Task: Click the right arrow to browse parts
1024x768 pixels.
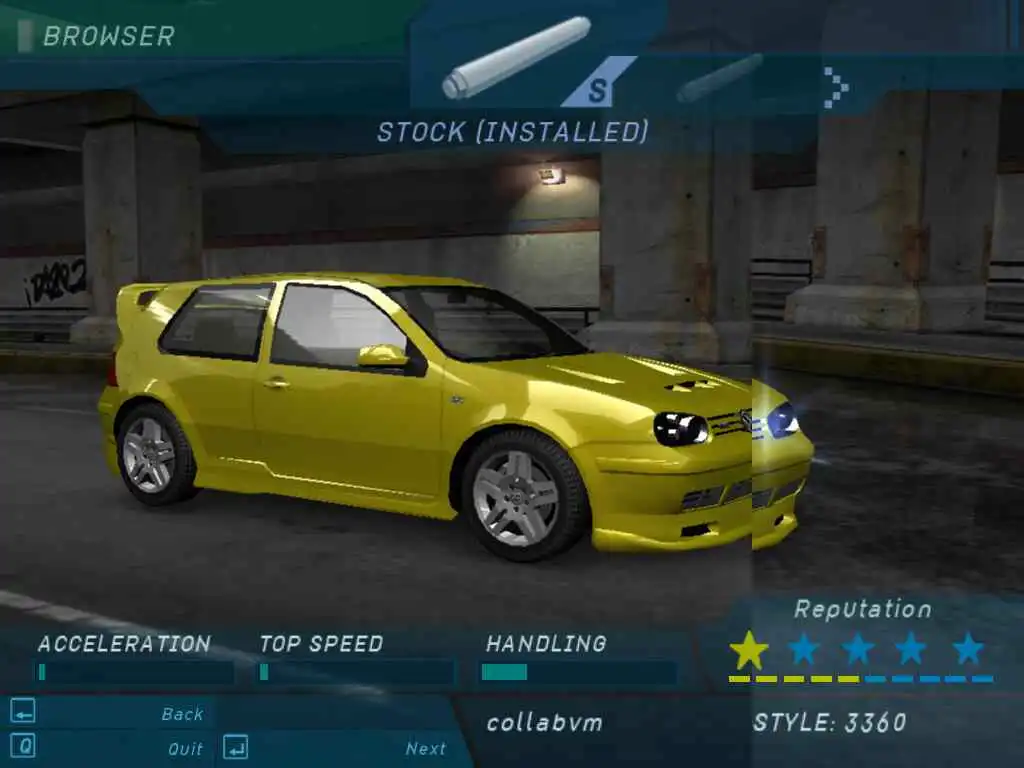Action: 836,87
